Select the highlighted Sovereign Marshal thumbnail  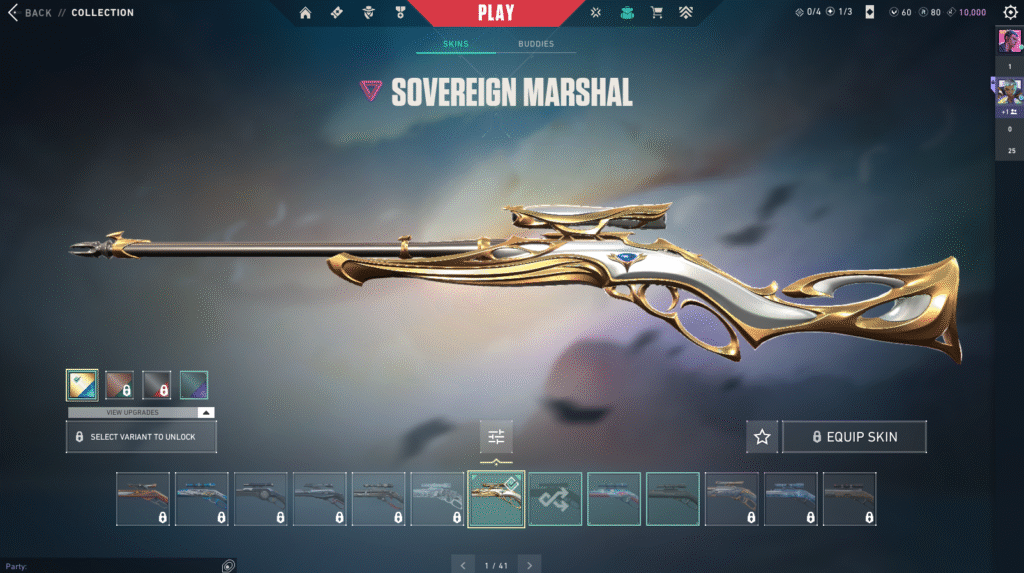coord(496,498)
